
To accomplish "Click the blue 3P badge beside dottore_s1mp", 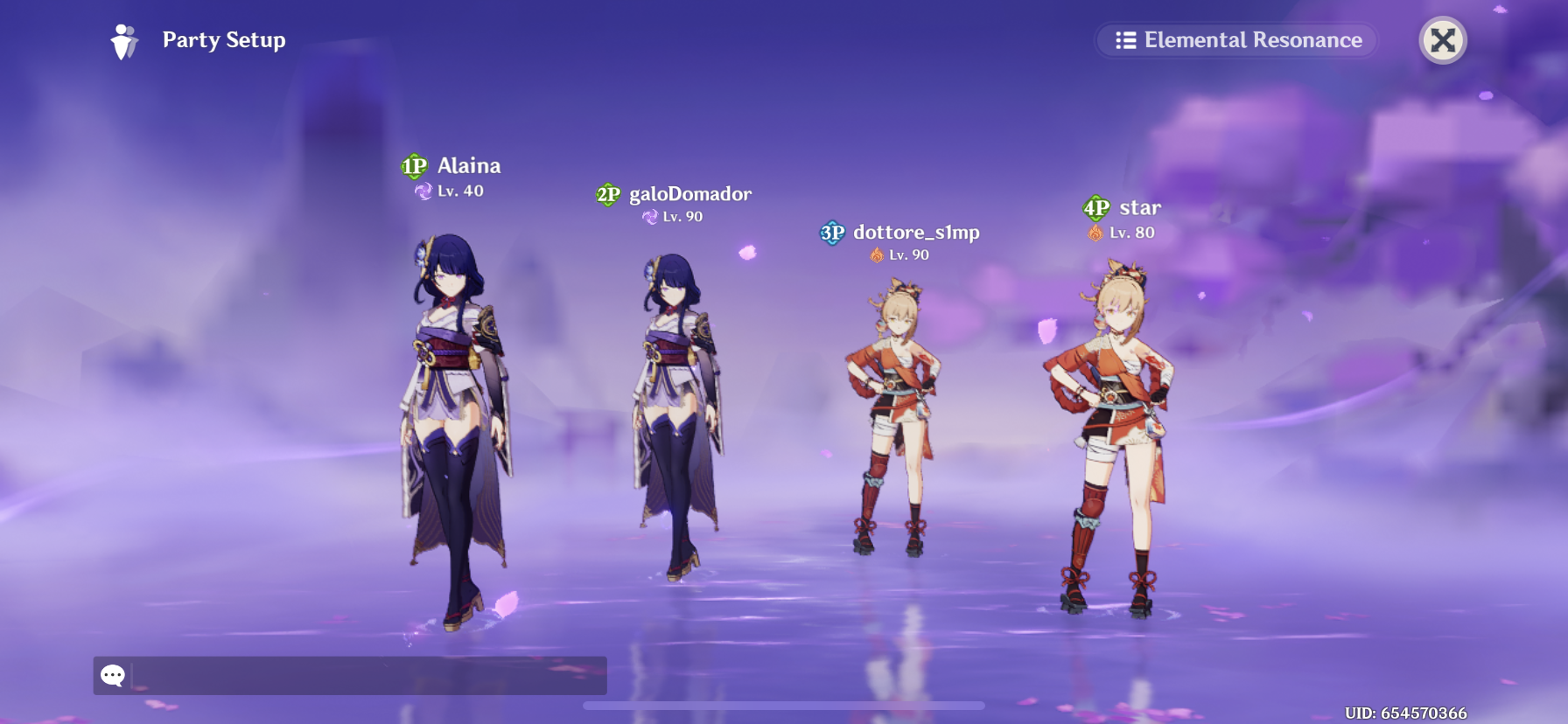I will (831, 233).
